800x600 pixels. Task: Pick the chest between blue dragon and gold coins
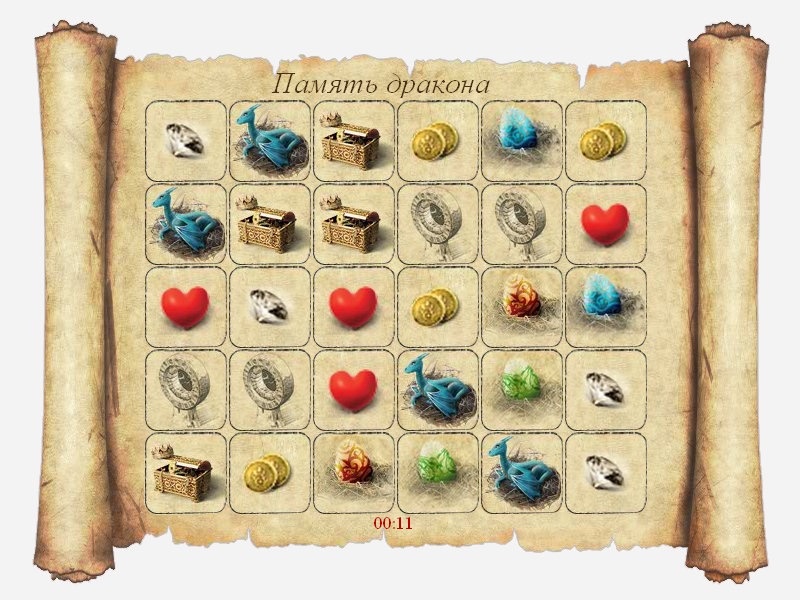(354, 141)
